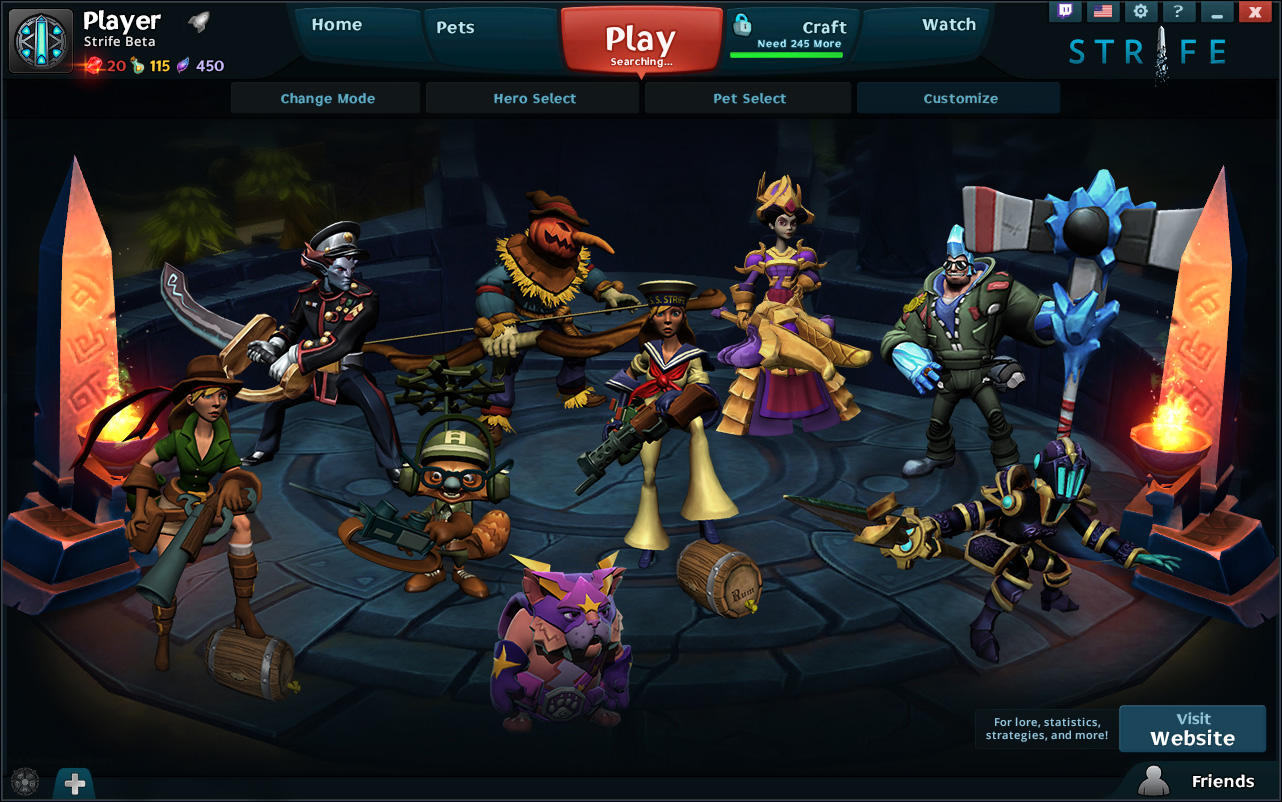Switch to the Pets tab

click(455, 27)
